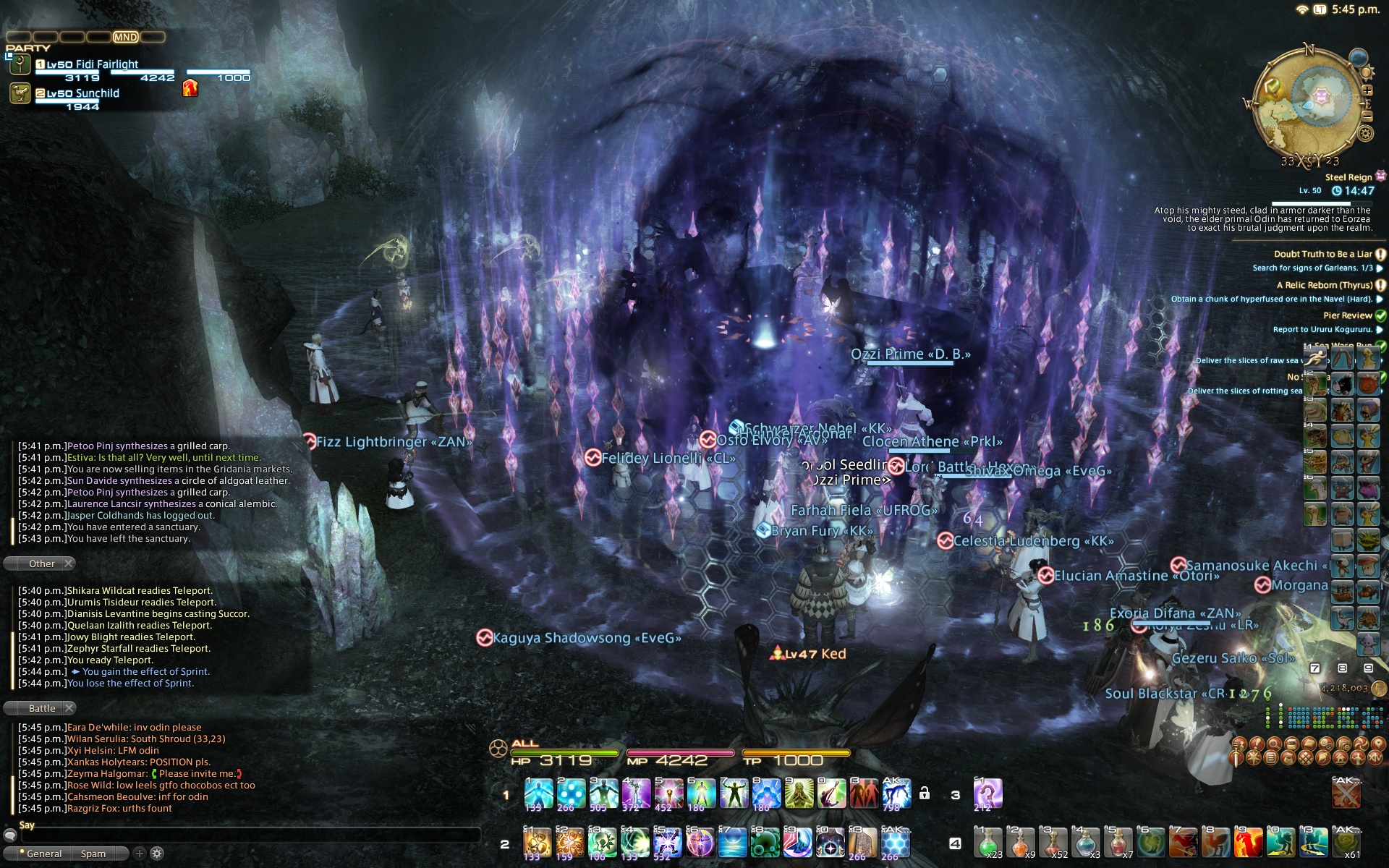
Task: Toggle the hotbar lock icon
Action: [x=924, y=793]
